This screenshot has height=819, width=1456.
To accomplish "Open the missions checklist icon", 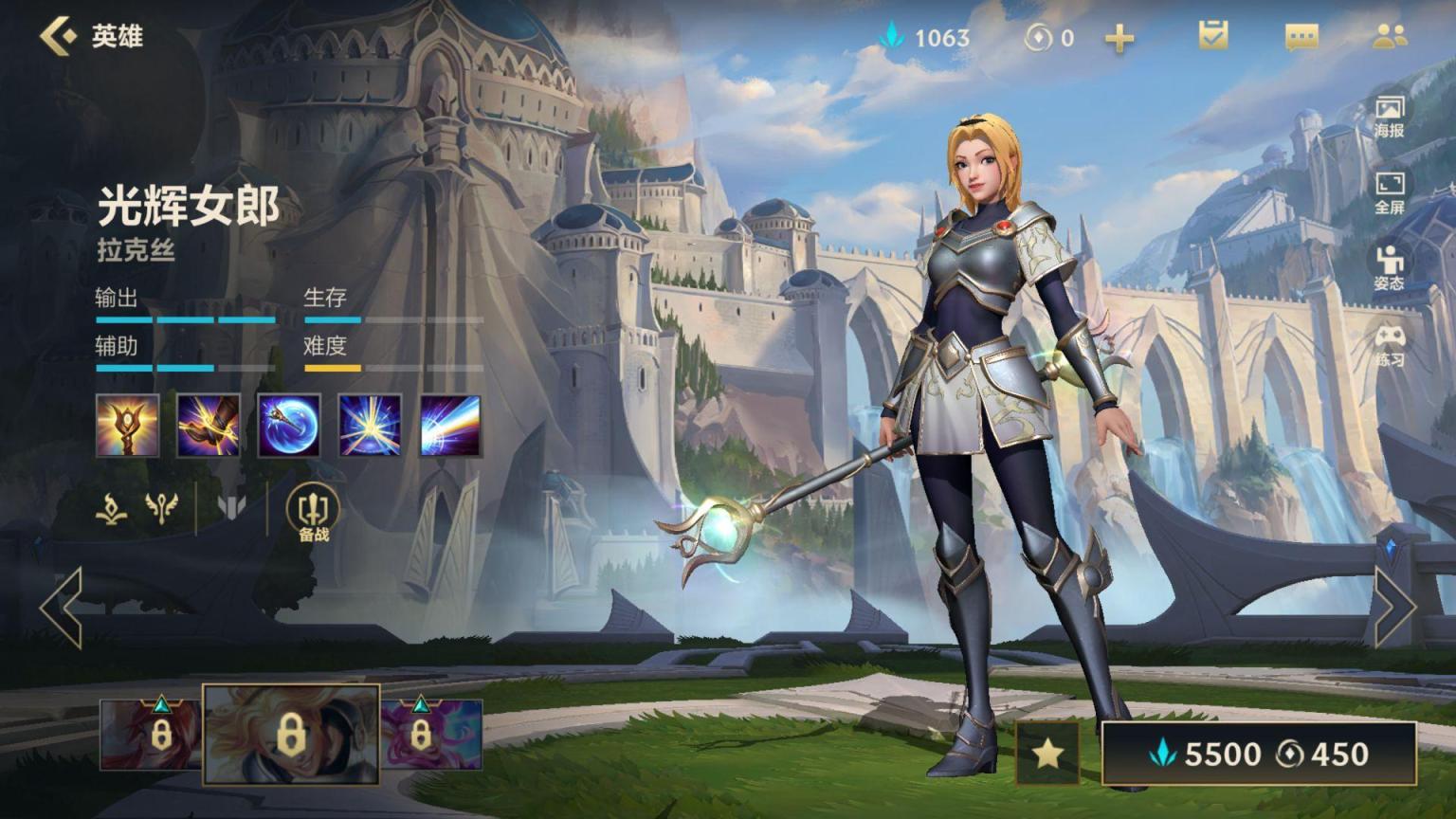I will pos(1212,36).
